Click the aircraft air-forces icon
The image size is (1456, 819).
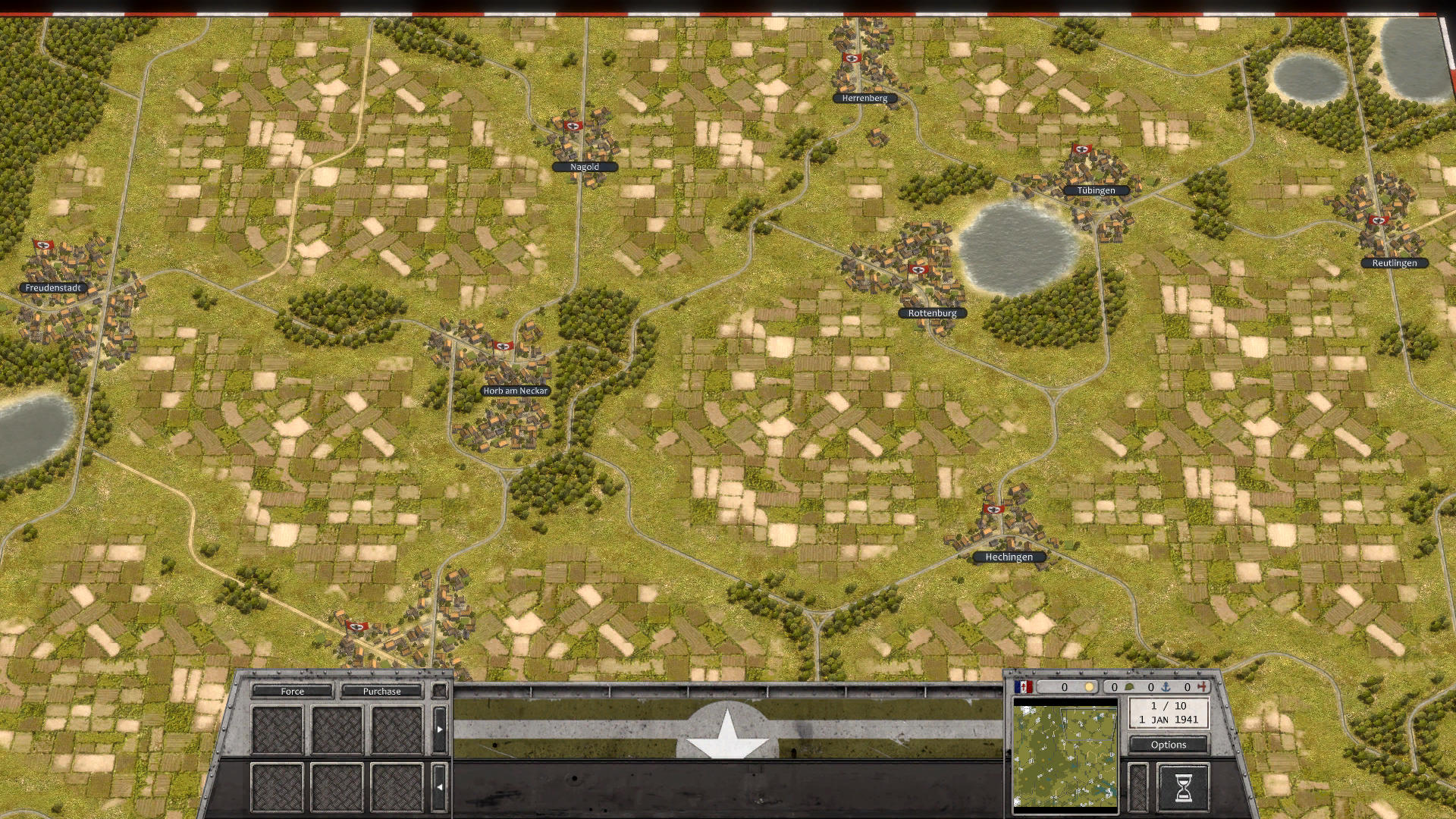point(1202,689)
